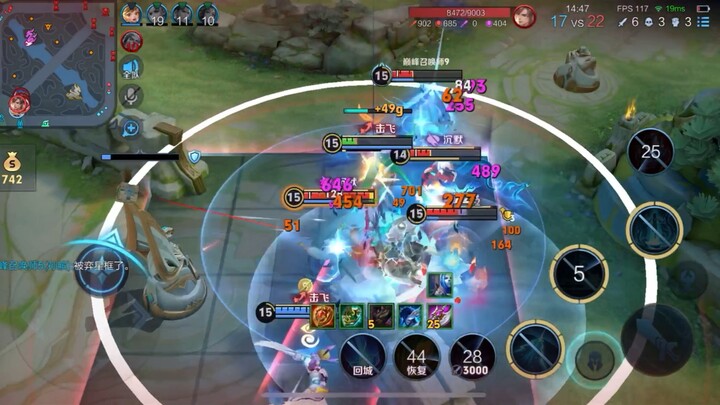Open the blue plus chat bubble button

pos(131,128)
